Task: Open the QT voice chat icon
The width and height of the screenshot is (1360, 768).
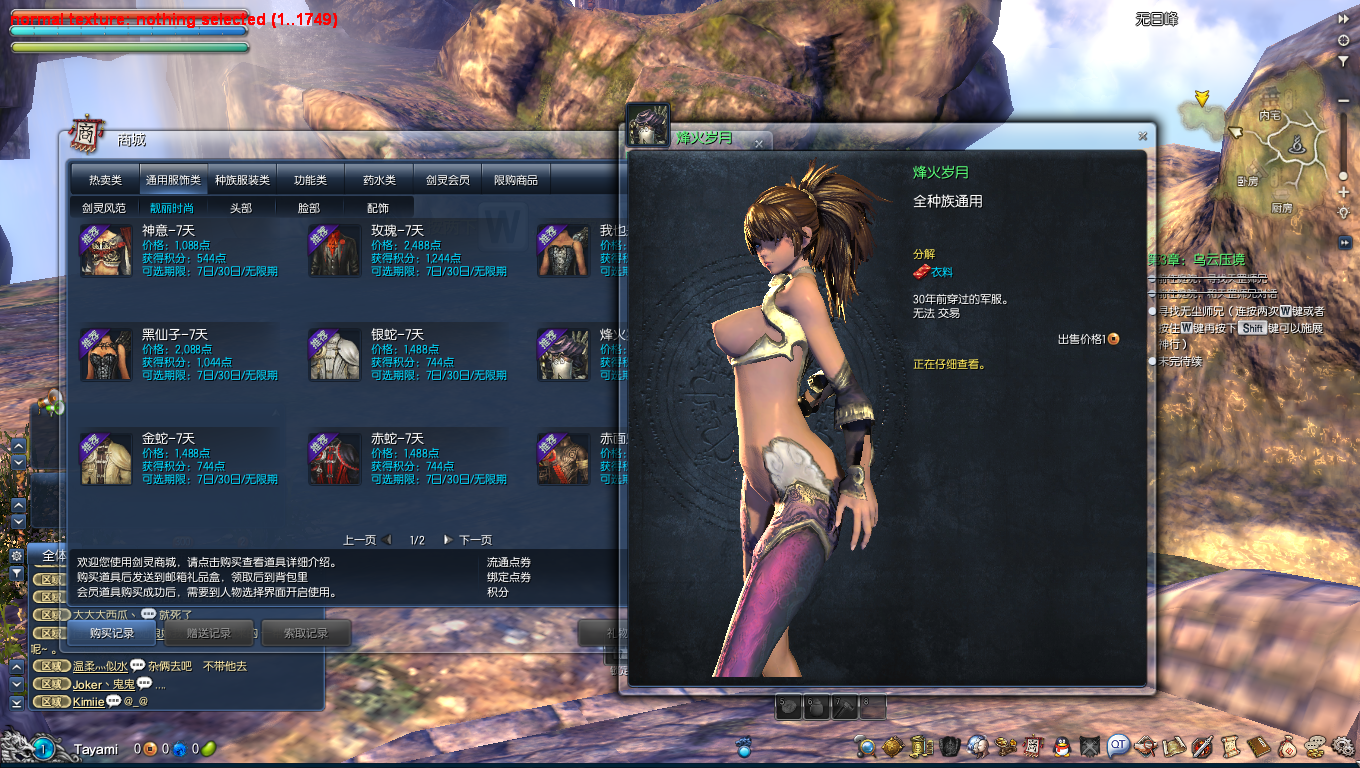Action: tap(1117, 746)
